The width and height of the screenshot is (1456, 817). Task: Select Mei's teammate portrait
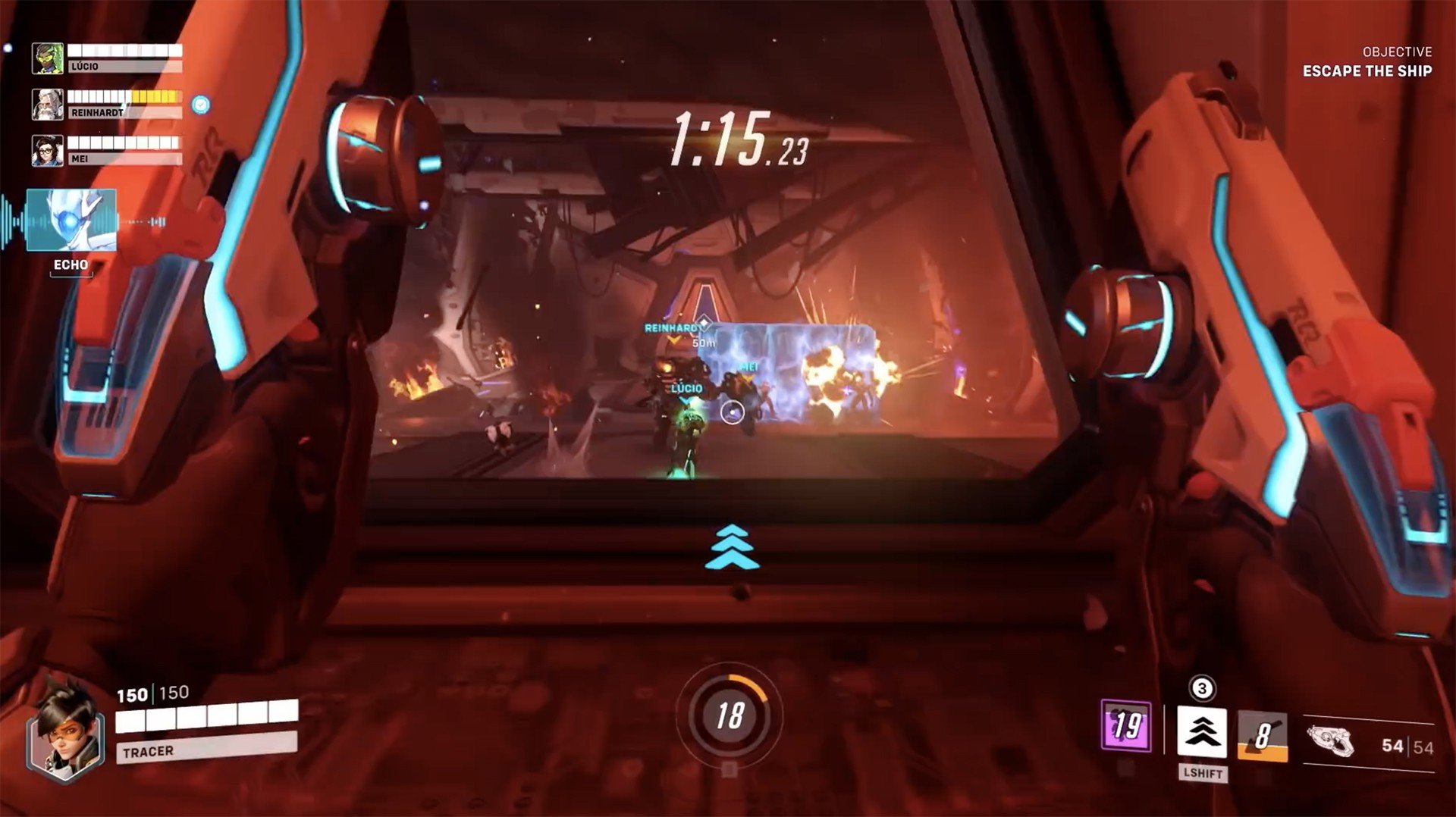pos(47,151)
